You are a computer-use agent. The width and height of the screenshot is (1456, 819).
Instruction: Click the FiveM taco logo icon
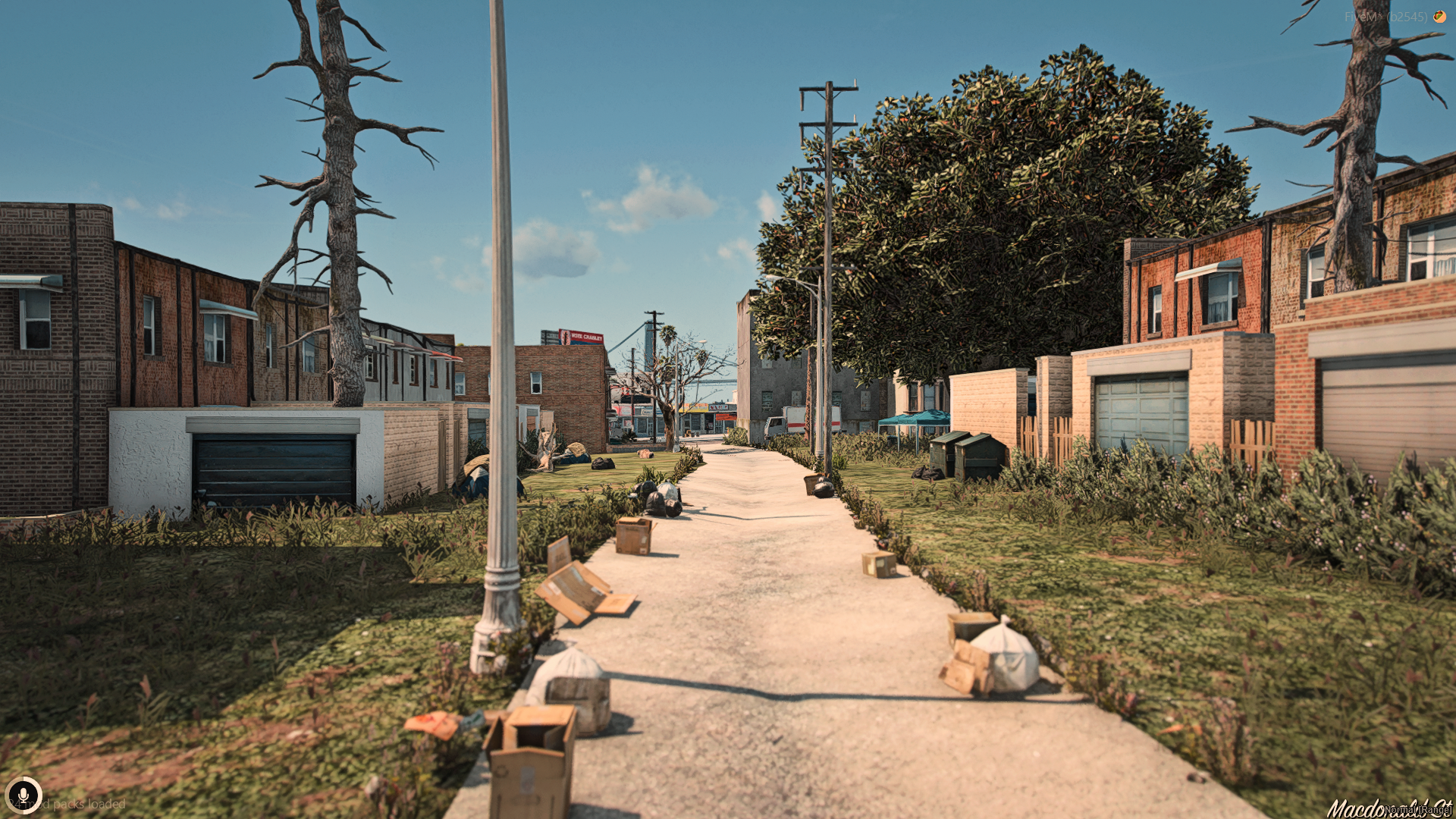[x=1439, y=16]
